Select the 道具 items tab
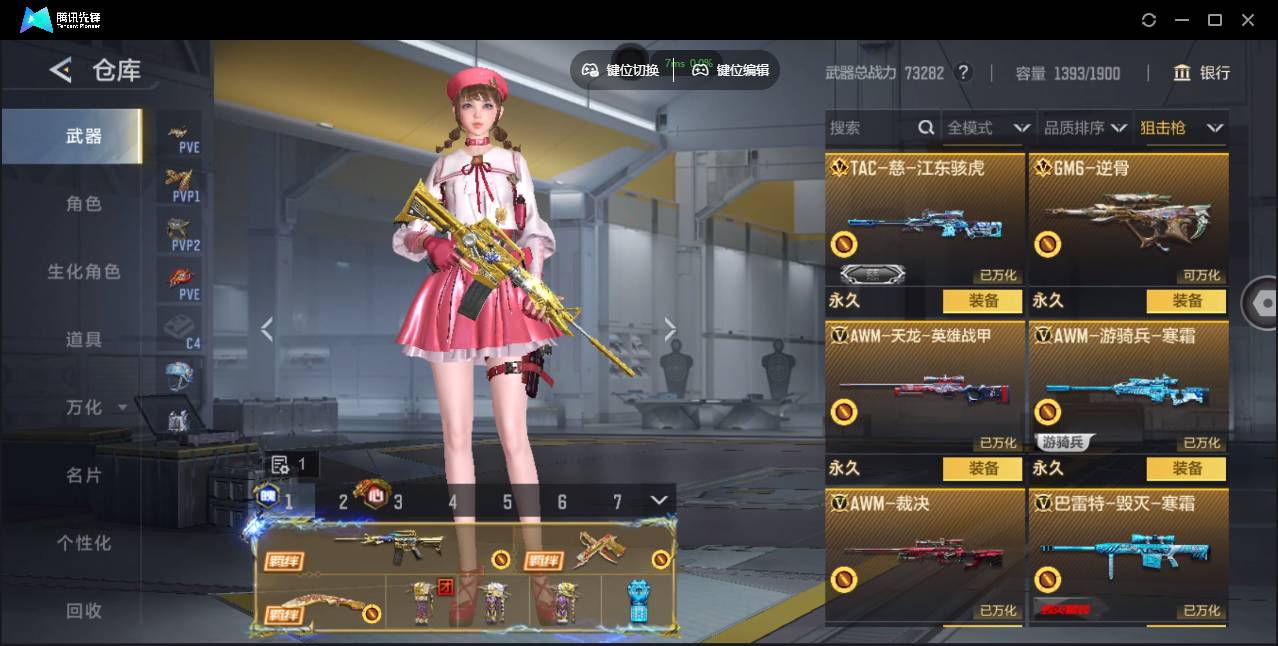Viewport: 1278px width, 646px height. click(84, 340)
